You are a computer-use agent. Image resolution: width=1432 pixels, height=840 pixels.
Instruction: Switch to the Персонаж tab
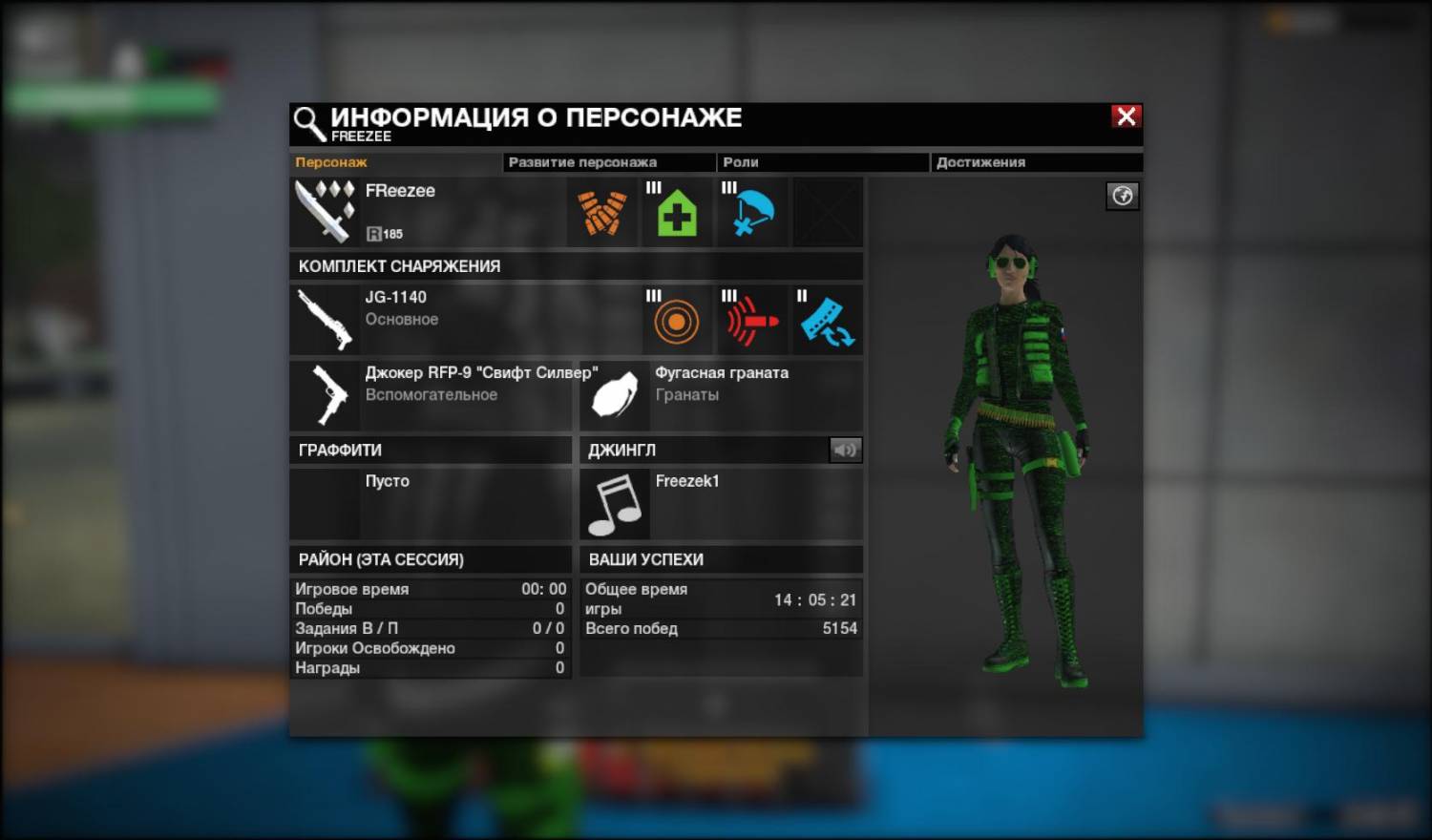(x=331, y=162)
